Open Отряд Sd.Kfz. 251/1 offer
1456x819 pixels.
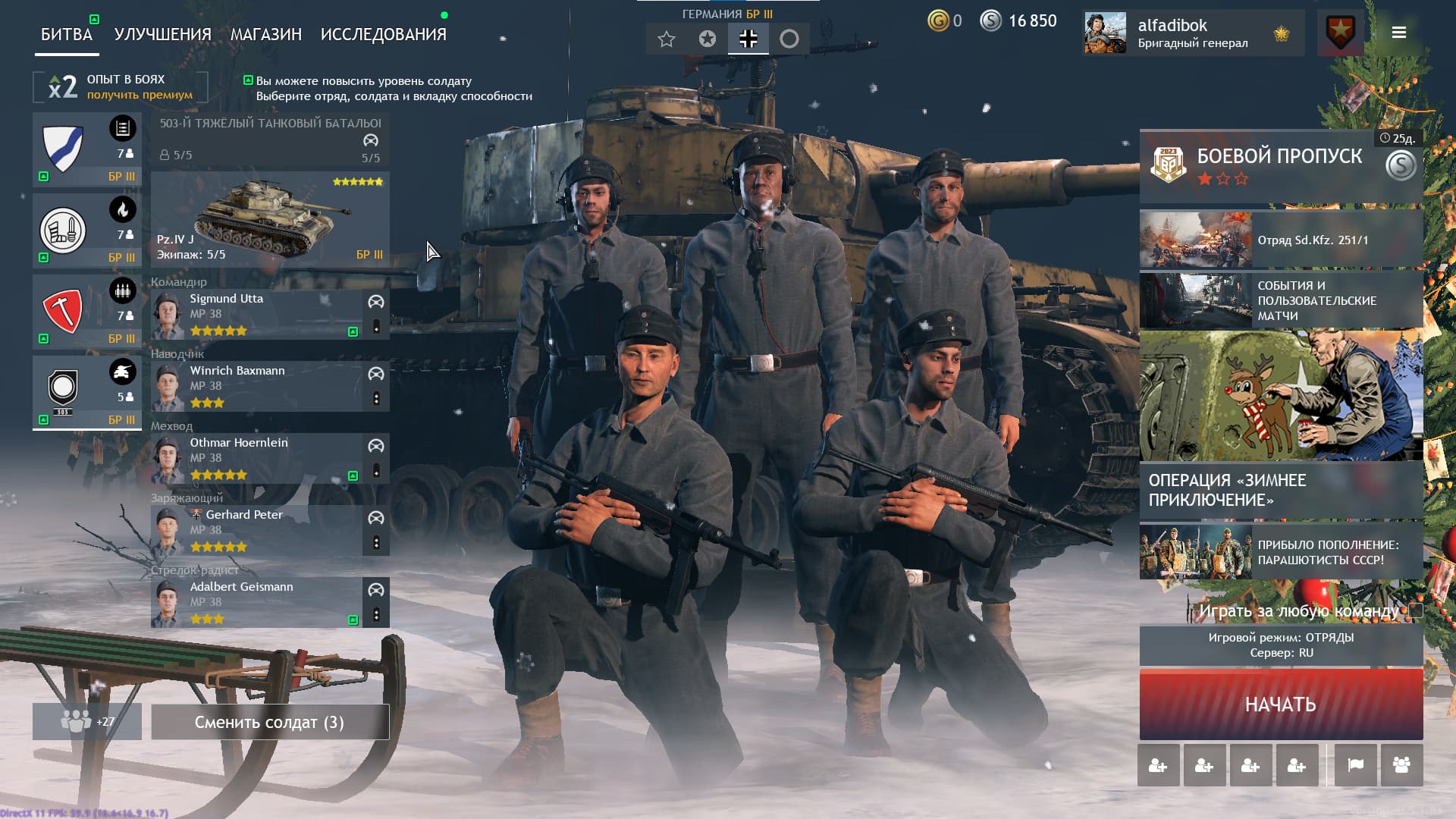1281,240
